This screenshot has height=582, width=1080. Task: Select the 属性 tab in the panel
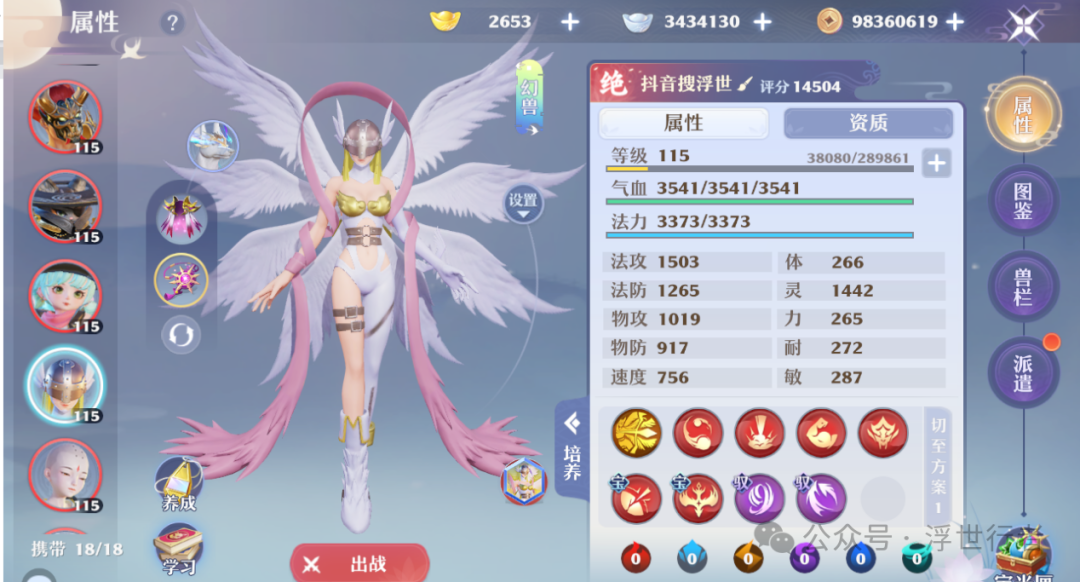683,123
